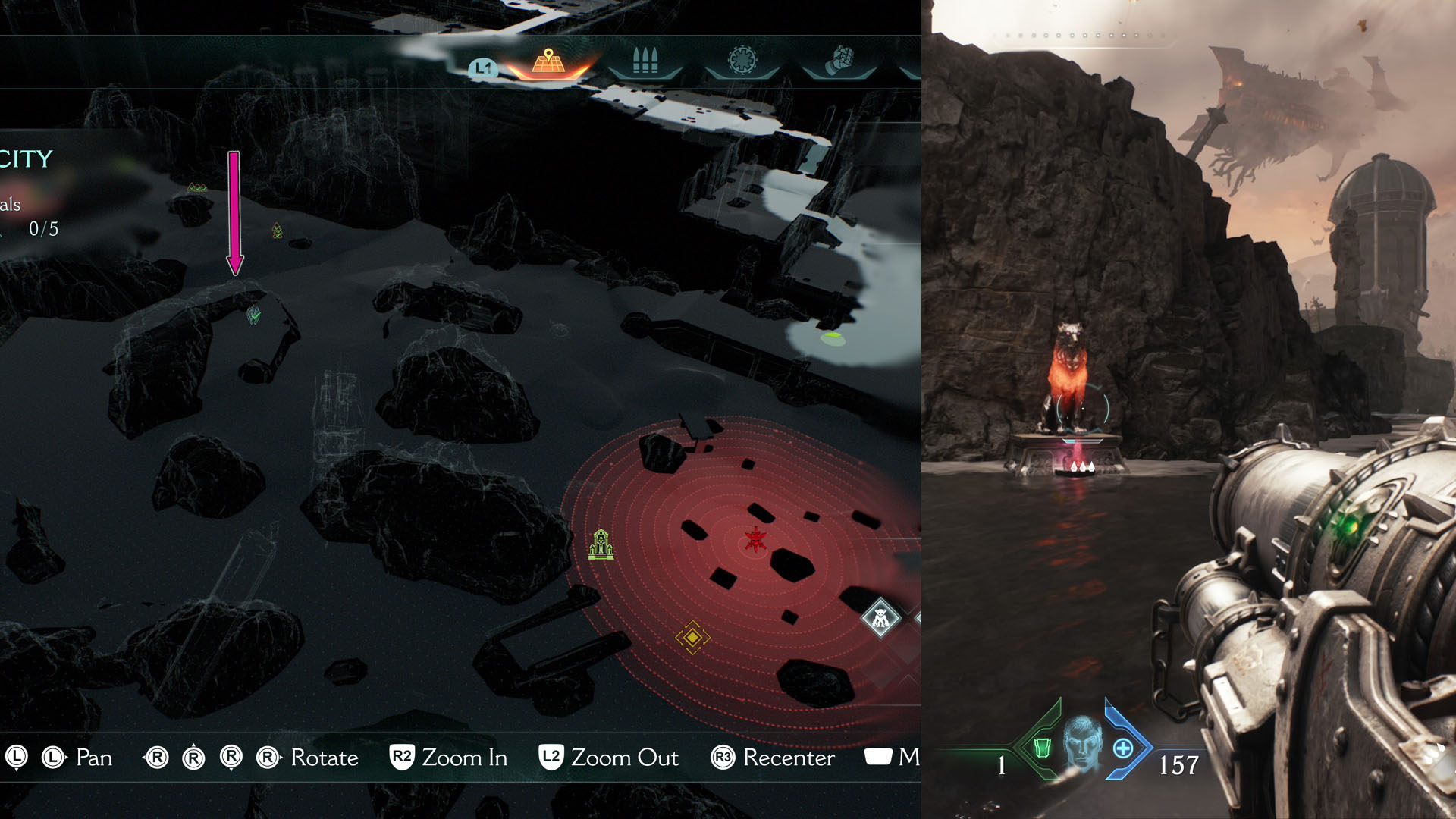The height and width of the screenshot is (819, 1456).
Task: Switch to the highlighted map tab
Action: click(548, 62)
